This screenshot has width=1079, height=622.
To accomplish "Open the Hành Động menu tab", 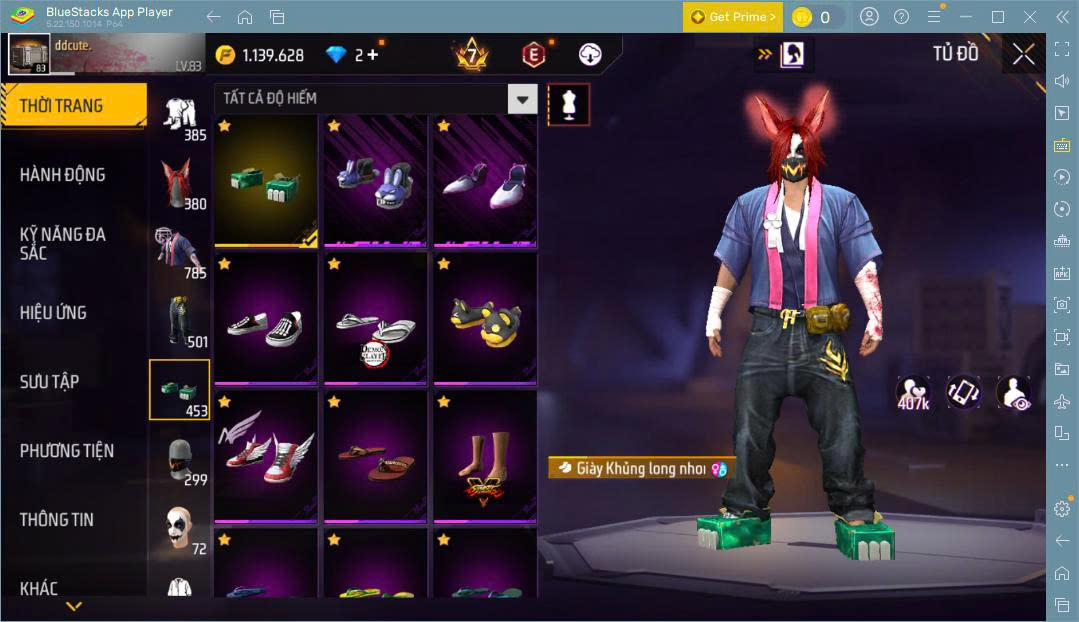I will [63, 175].
